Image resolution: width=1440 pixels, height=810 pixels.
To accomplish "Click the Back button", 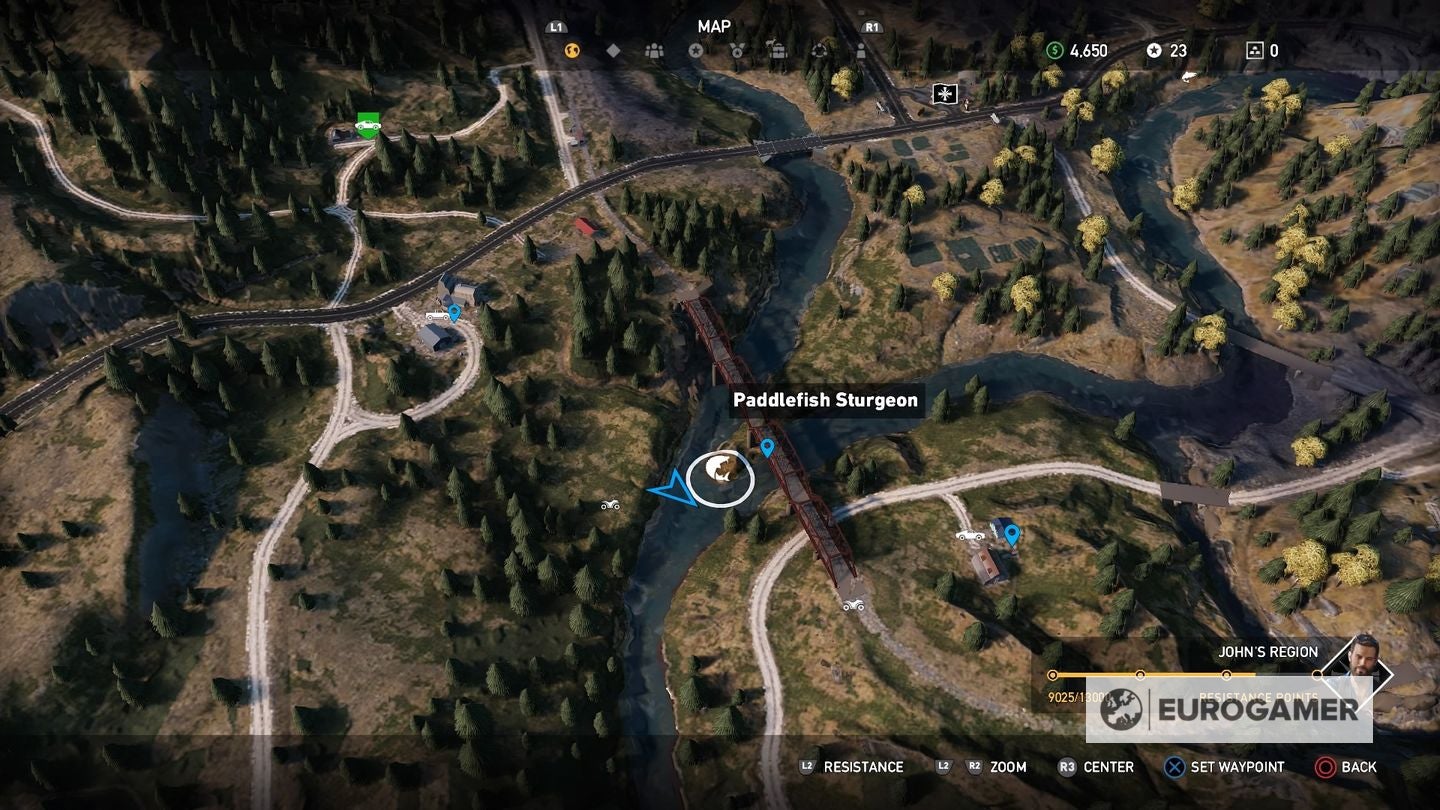I will tap(1341, 767).
